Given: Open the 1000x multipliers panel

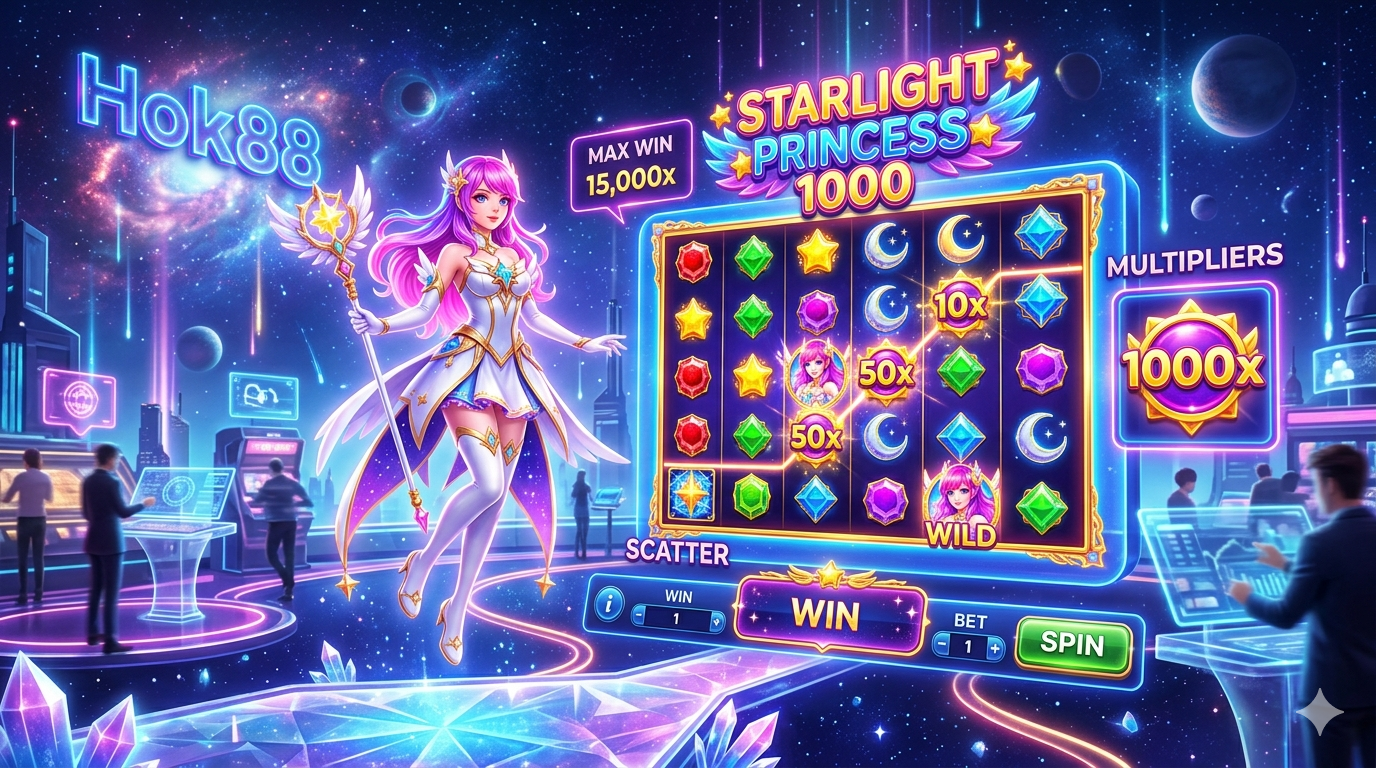Looking at the screenshot, I should (1195, 367).
